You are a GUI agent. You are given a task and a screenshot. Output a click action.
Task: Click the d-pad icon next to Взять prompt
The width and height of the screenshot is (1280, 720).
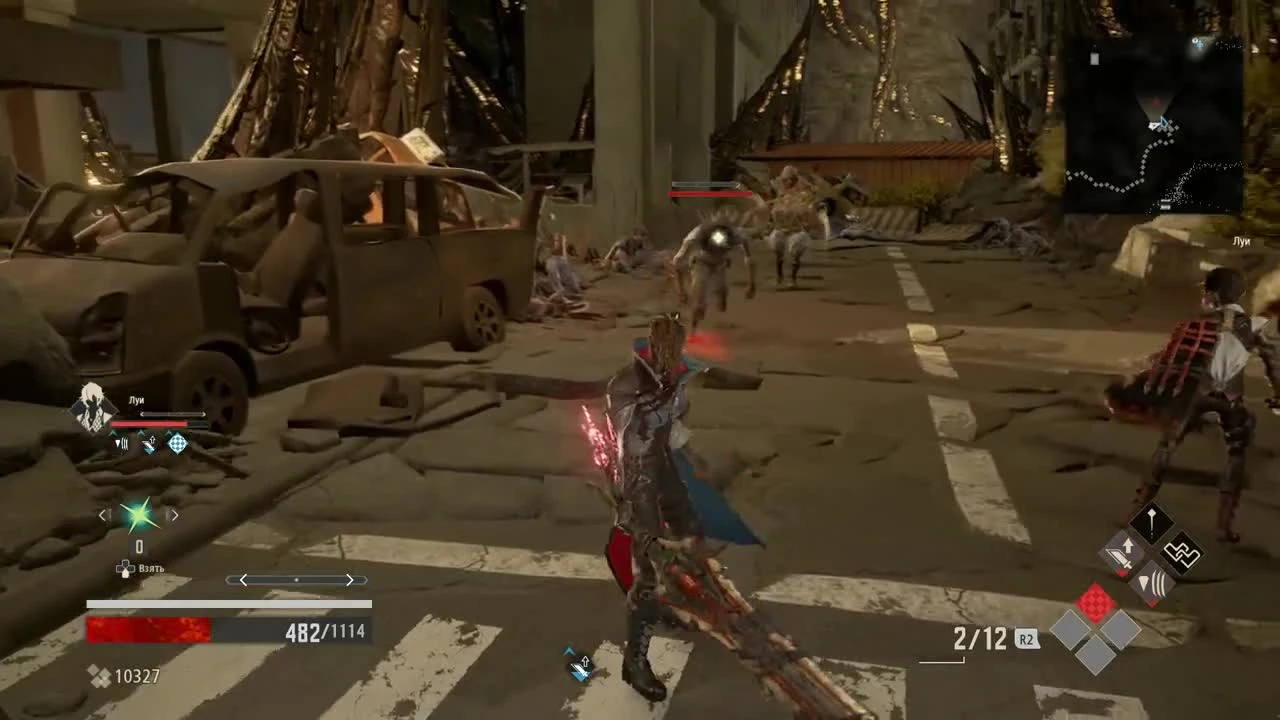click(x=126, y=570)
